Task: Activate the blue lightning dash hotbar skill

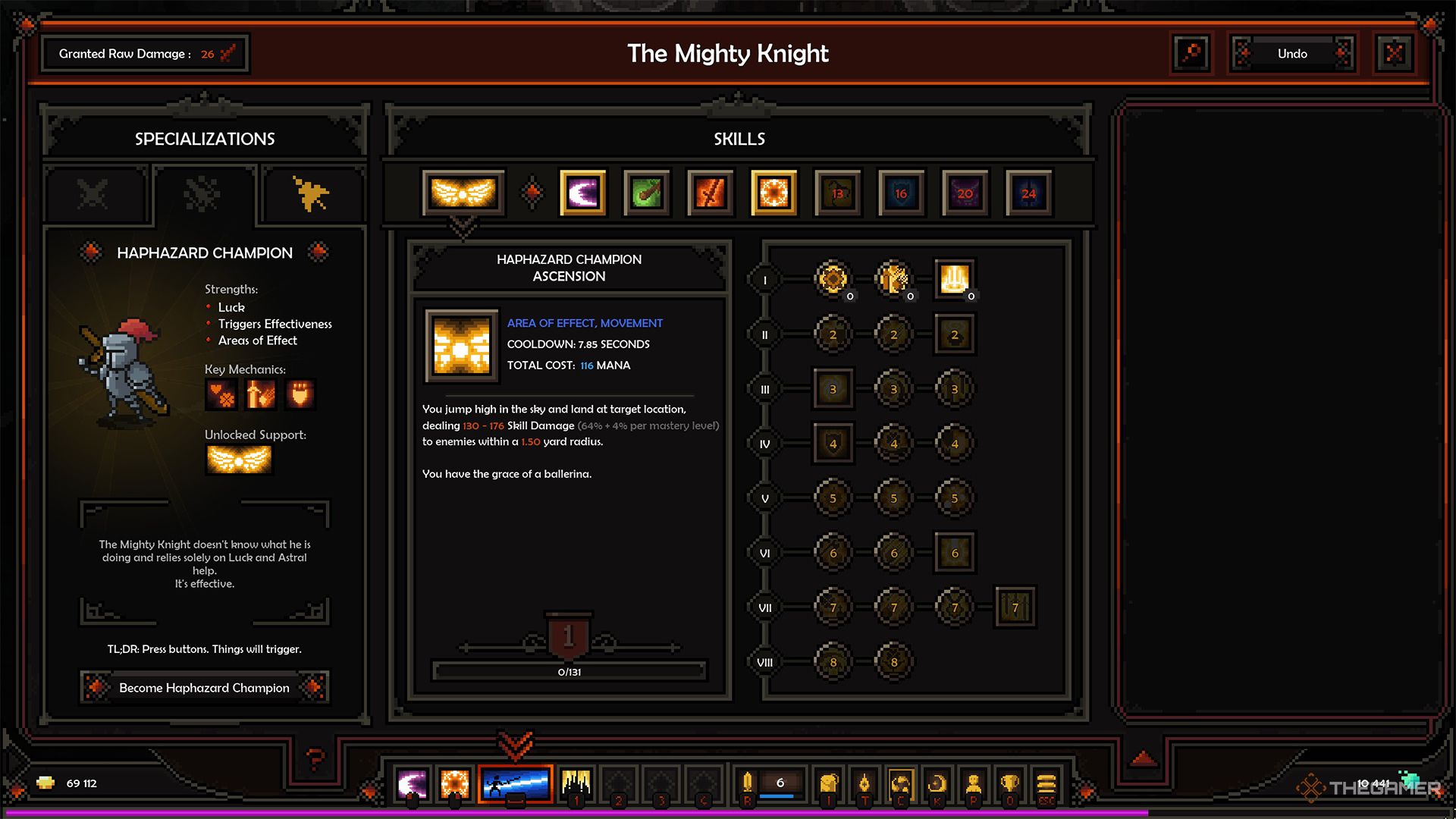Action: pyautogui.click(x=516, y=784)
